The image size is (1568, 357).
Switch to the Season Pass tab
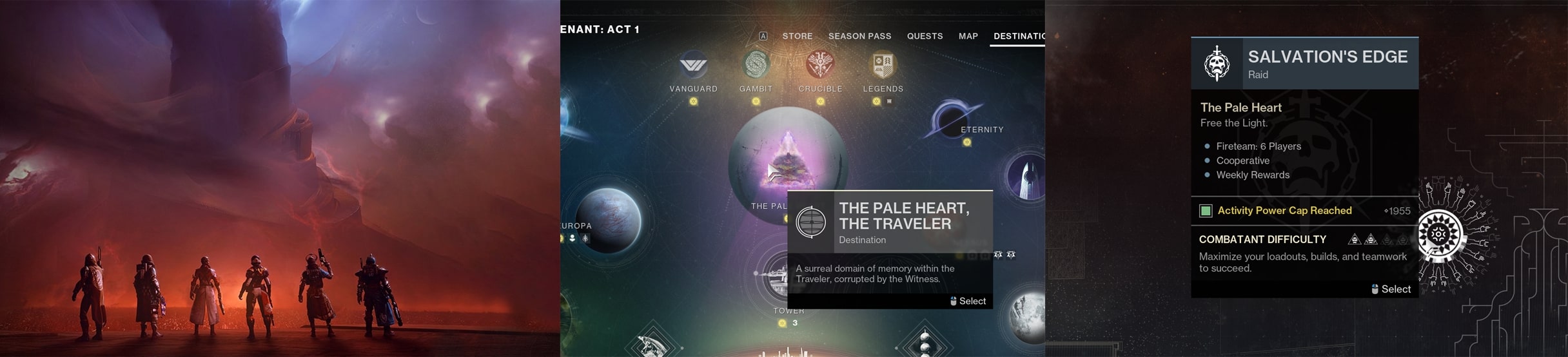[x=859, y=36]
